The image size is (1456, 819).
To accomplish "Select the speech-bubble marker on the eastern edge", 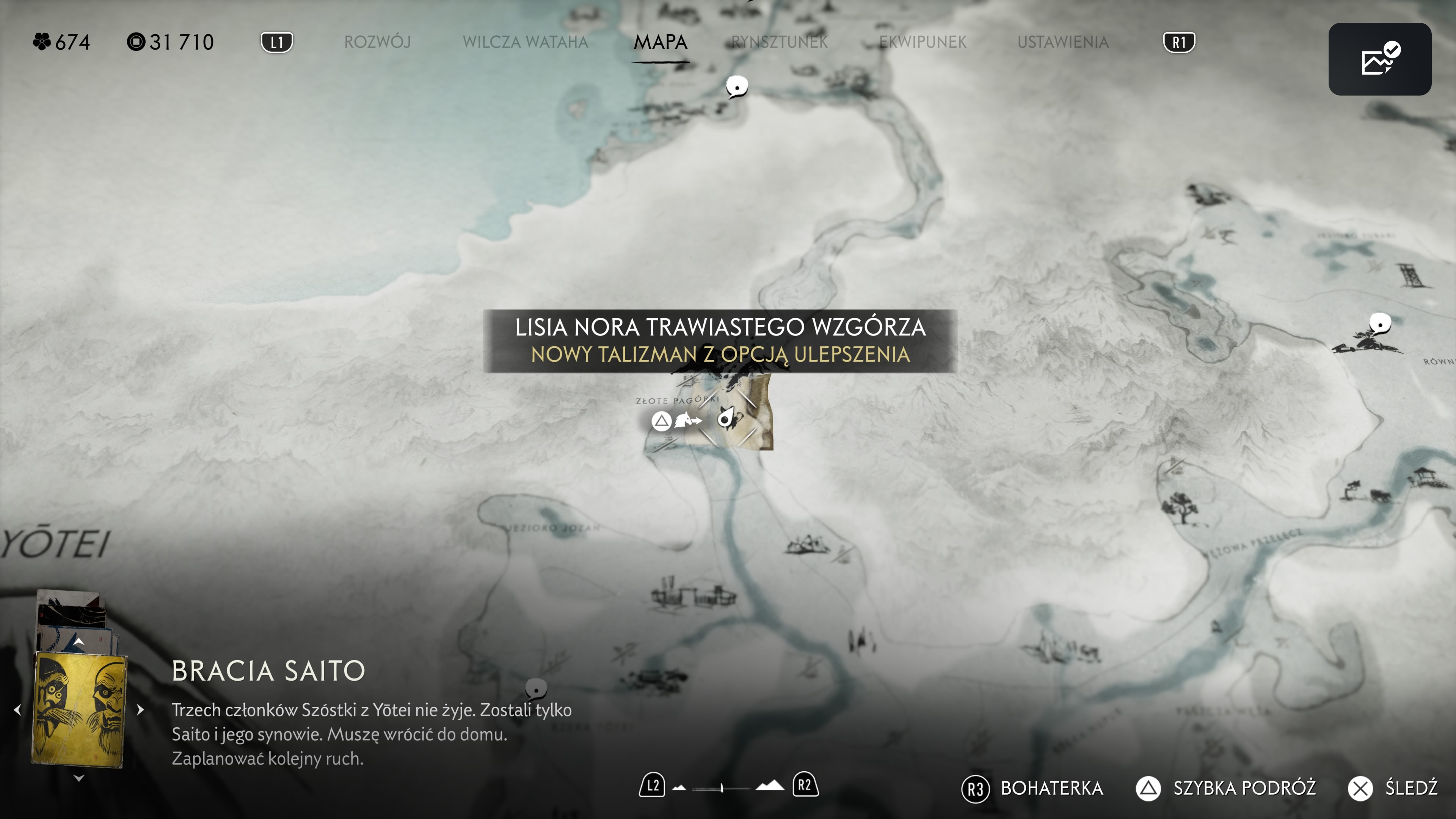I will (1380, 324).
